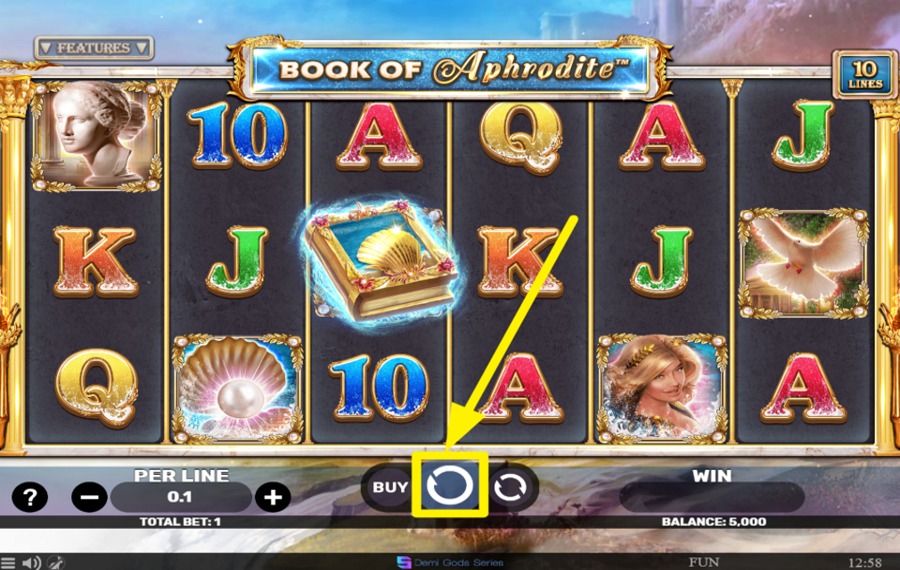Spin the reels with the spin button

tap(449, 487)
